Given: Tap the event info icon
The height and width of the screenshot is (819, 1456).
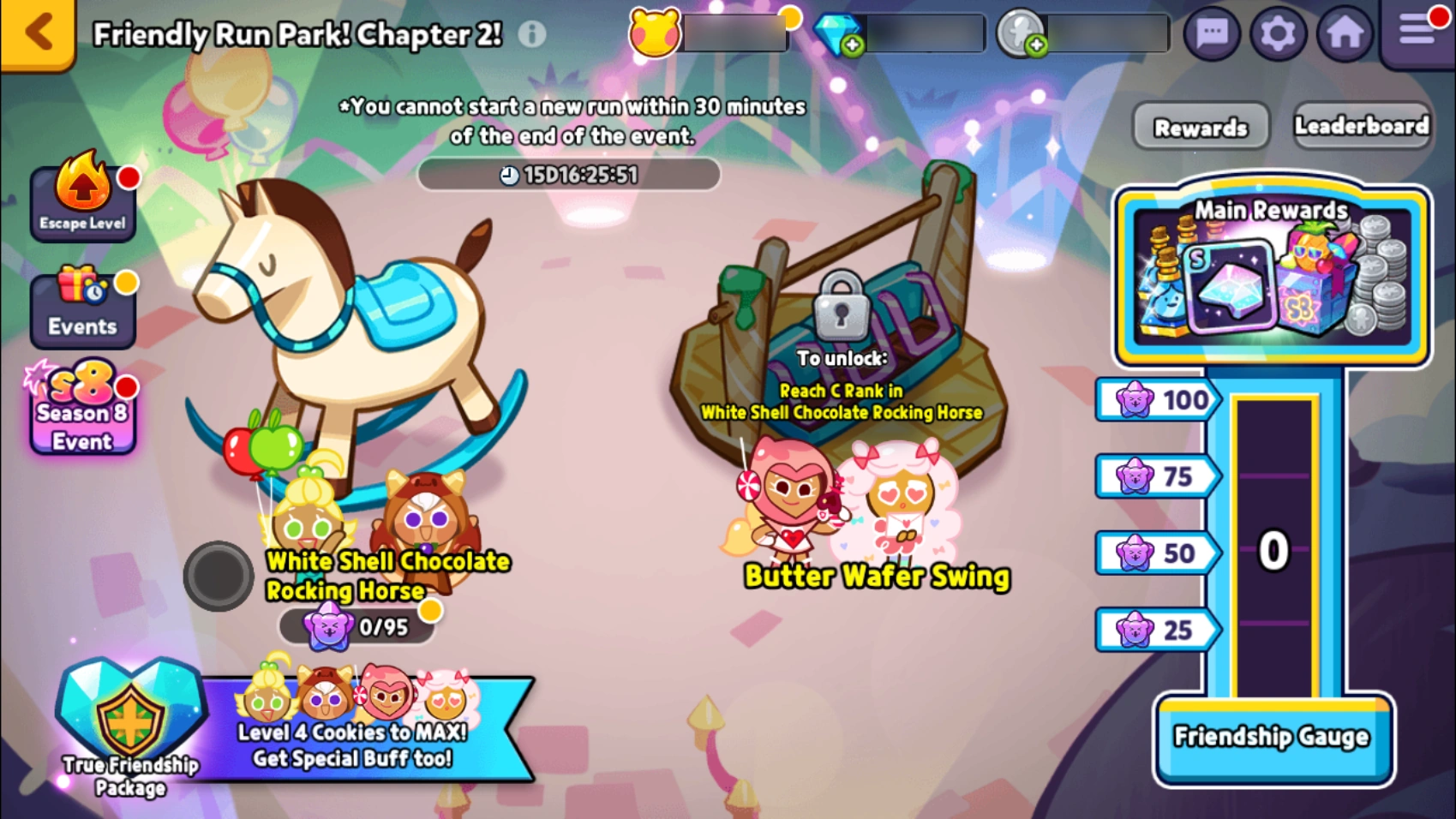Looking at the screenshot, I should 530,36.
